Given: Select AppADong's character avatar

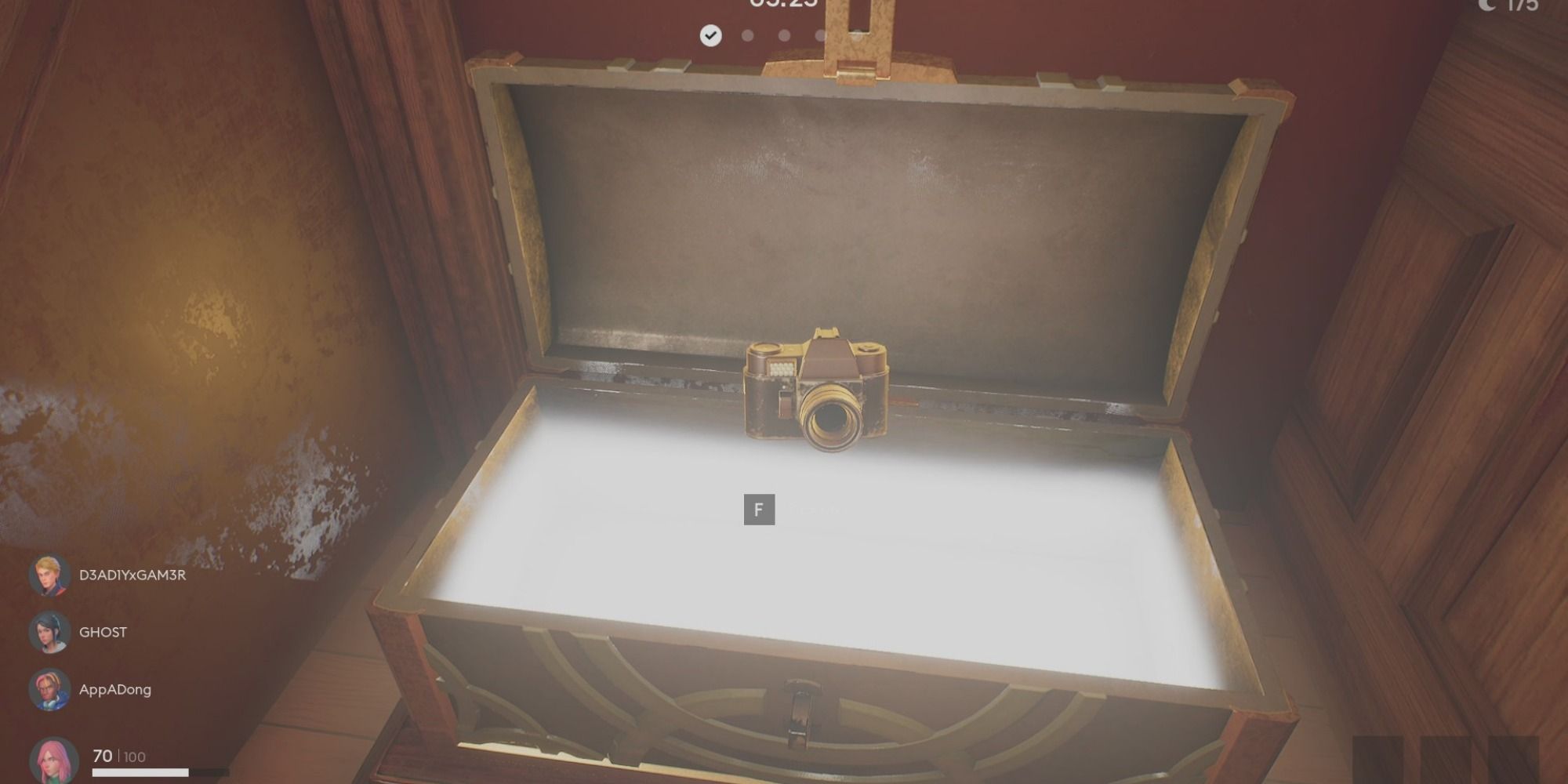Looking at the screenshot, I should 49,688.
